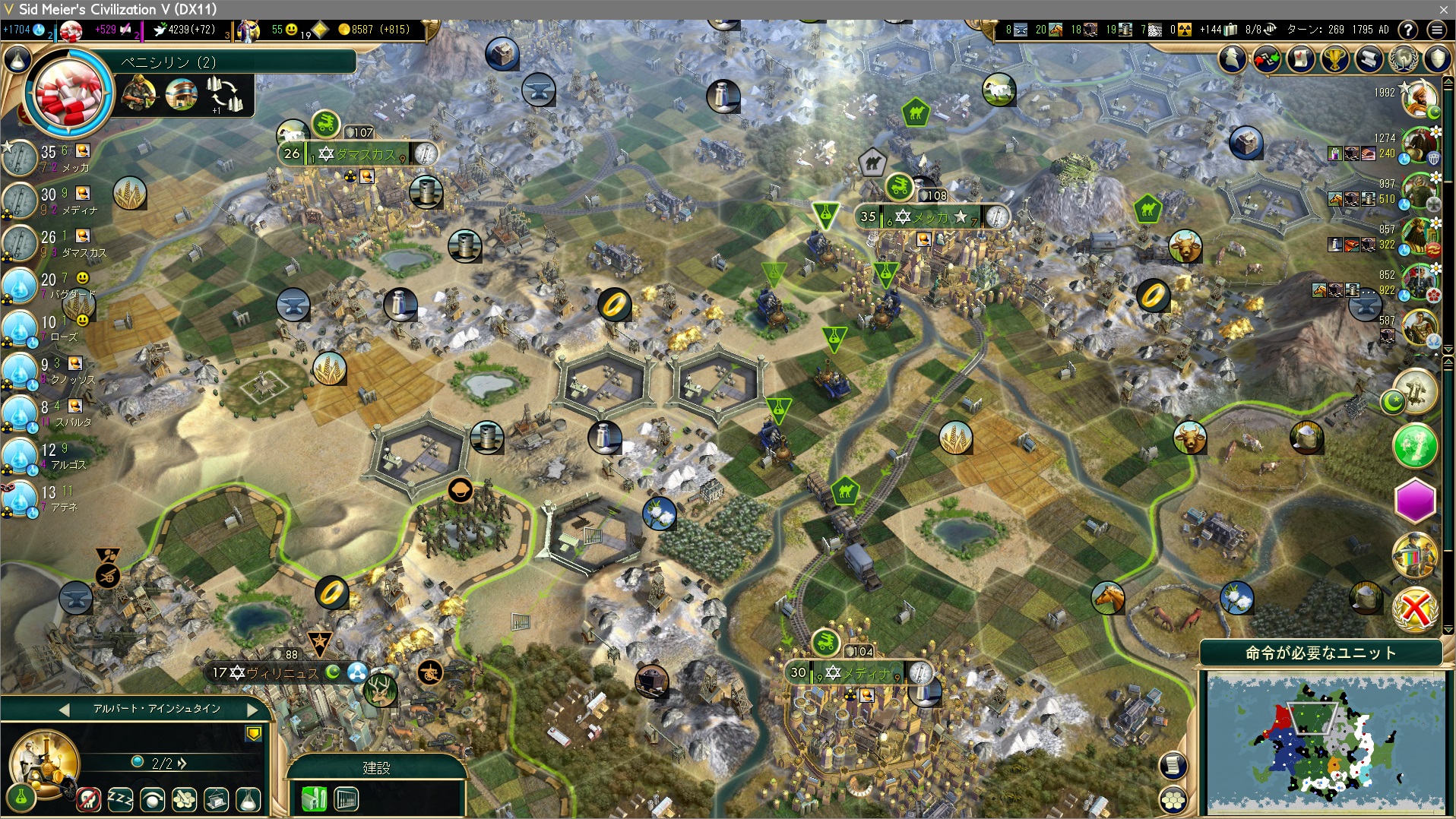The height and width of the screenshot is (819, 1456).
Task: Open the Penicillin research chooser
Action: click(x=70, y=93)
